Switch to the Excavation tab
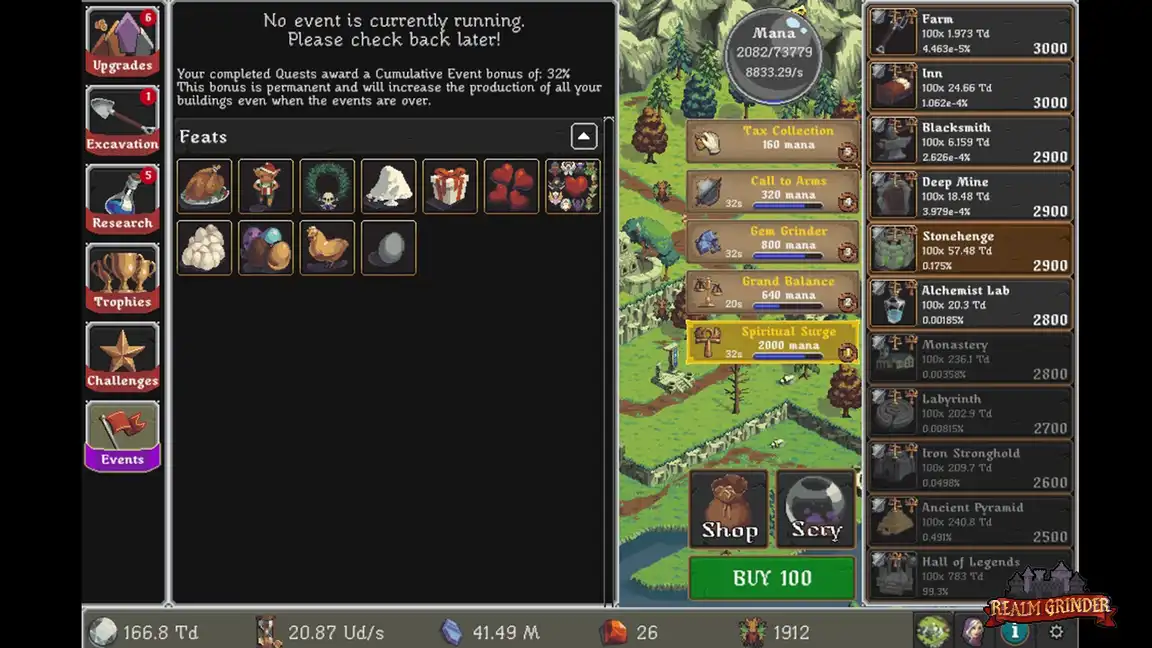The image size is (1152, 648). (122, 121)
